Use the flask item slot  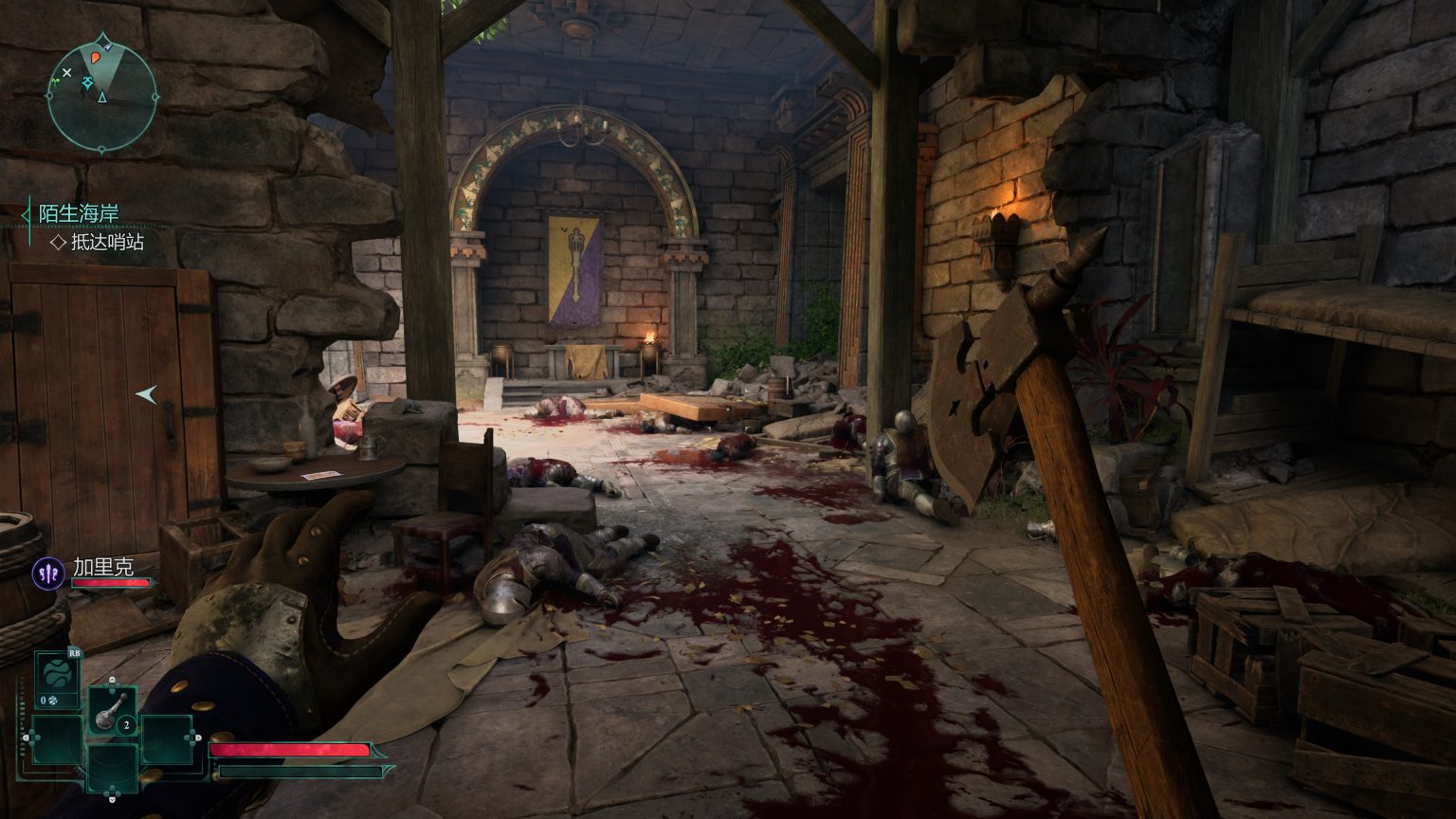coord(112,709)
